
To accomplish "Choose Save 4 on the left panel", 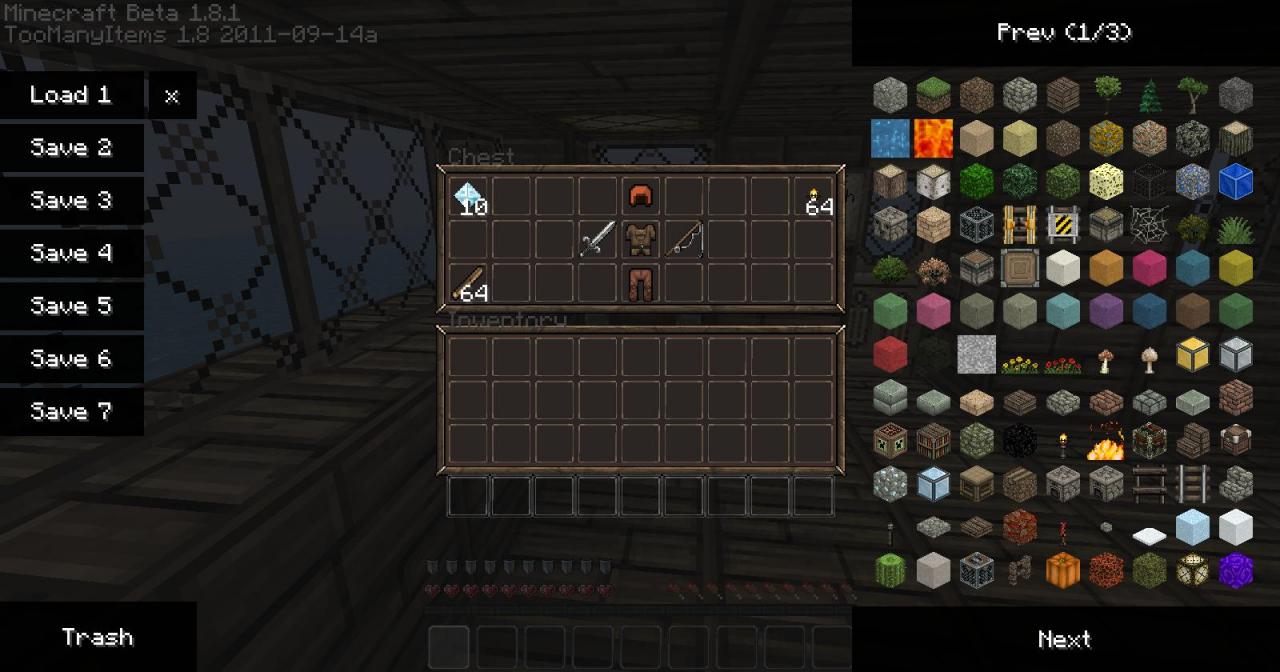I will pyautogui.click(x=71, y=254).
